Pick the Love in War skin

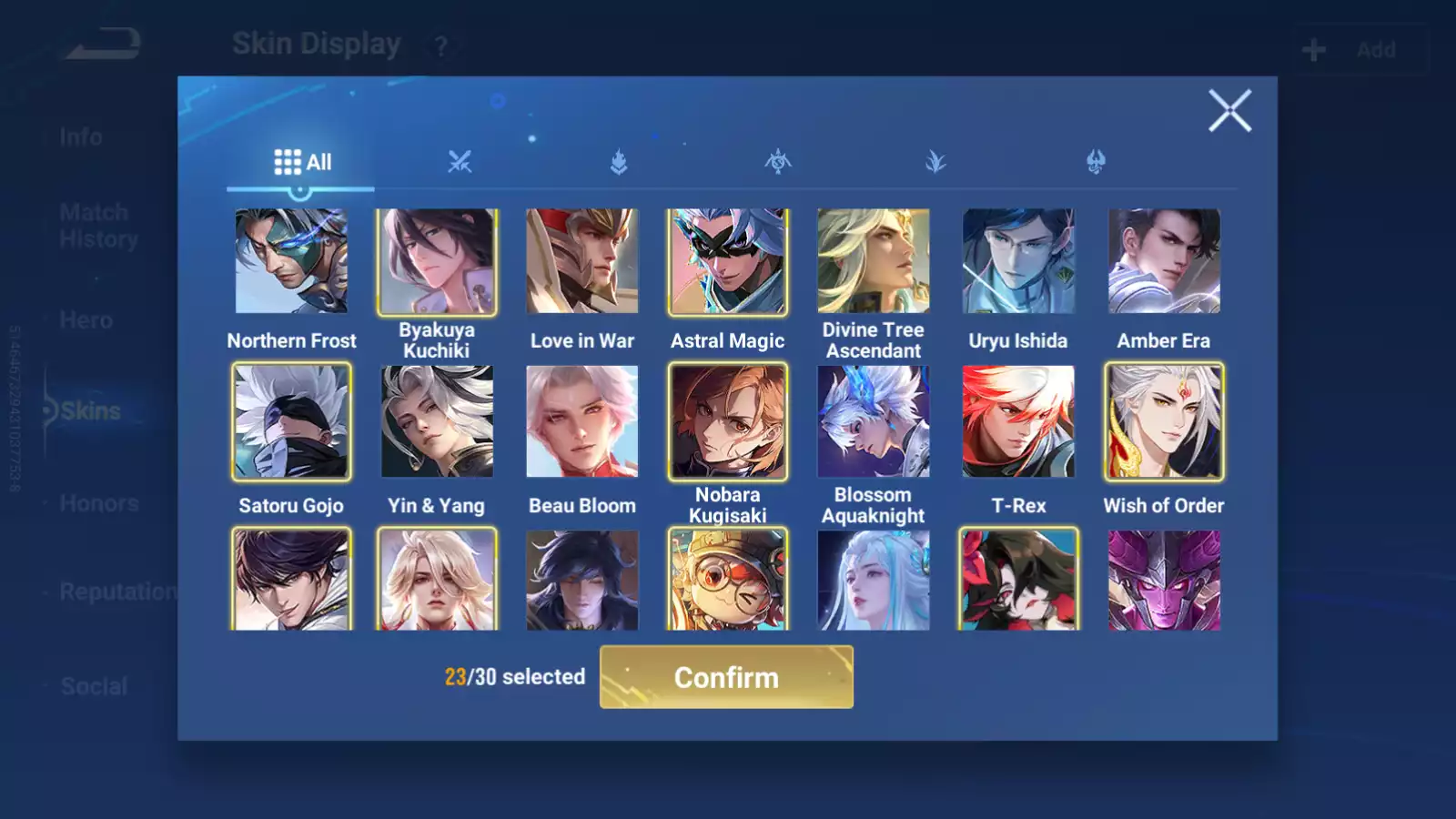tap(582, 262)
